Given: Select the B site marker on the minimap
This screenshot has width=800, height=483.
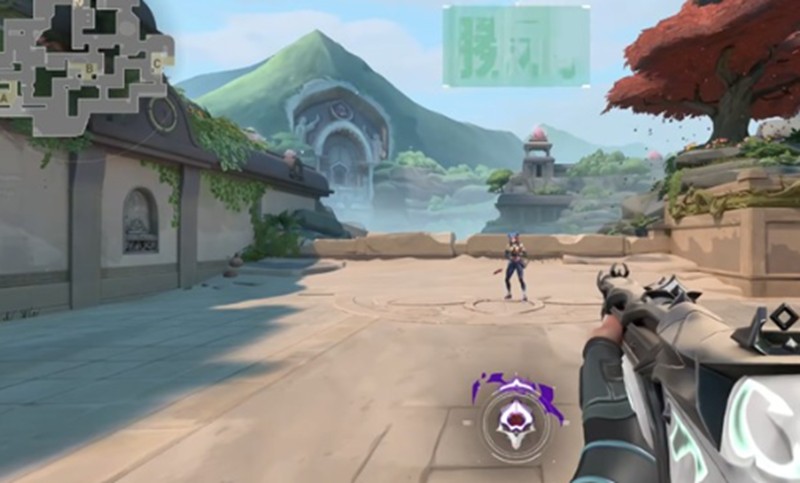Looking at the screenshot, I should [x=90, y=69].
